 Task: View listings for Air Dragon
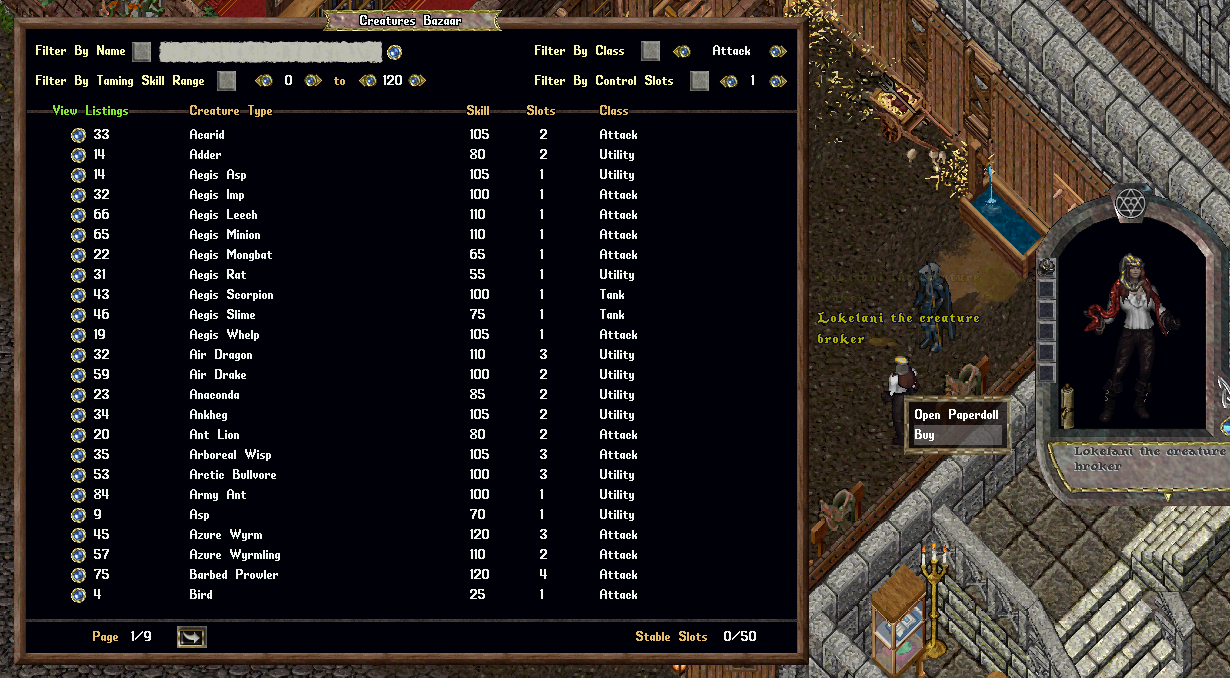point(78,355)
